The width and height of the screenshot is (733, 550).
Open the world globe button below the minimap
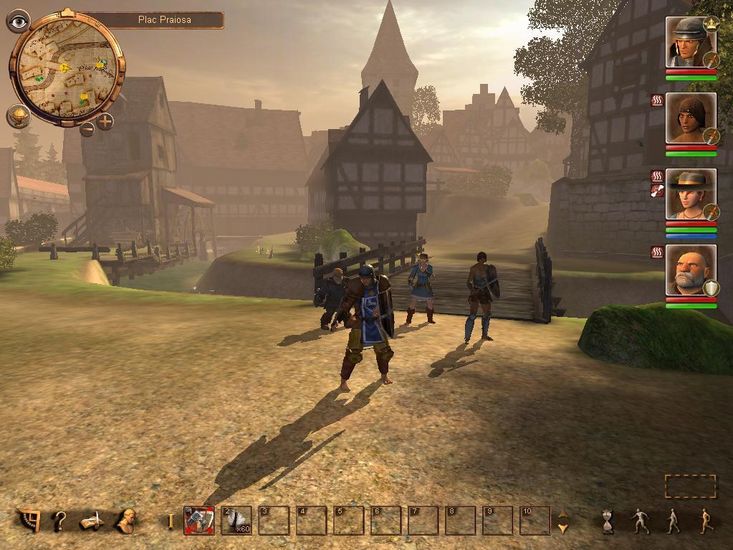[x=18, y=116]
